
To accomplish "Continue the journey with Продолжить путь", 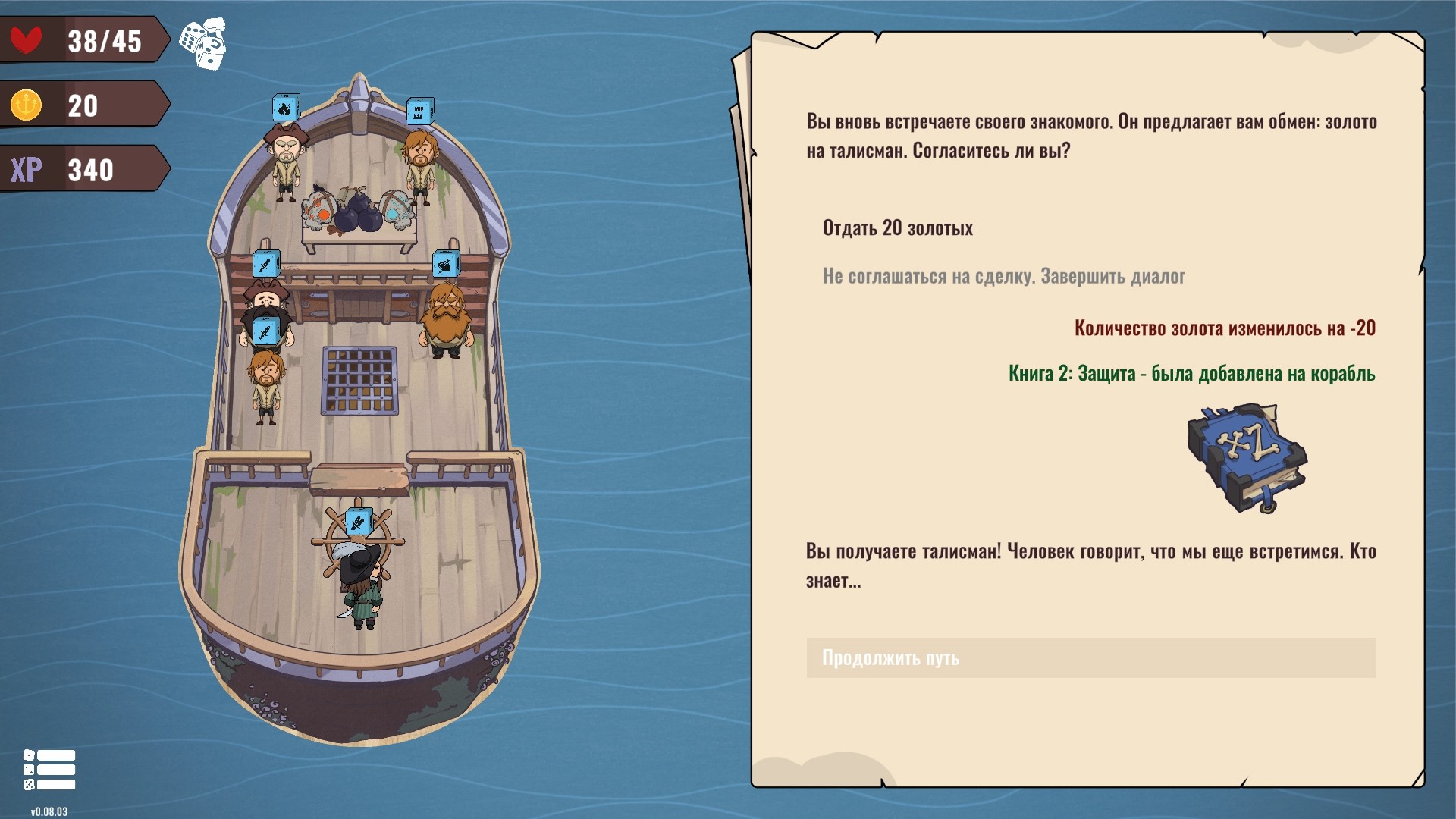I will tap(1090, 657).
